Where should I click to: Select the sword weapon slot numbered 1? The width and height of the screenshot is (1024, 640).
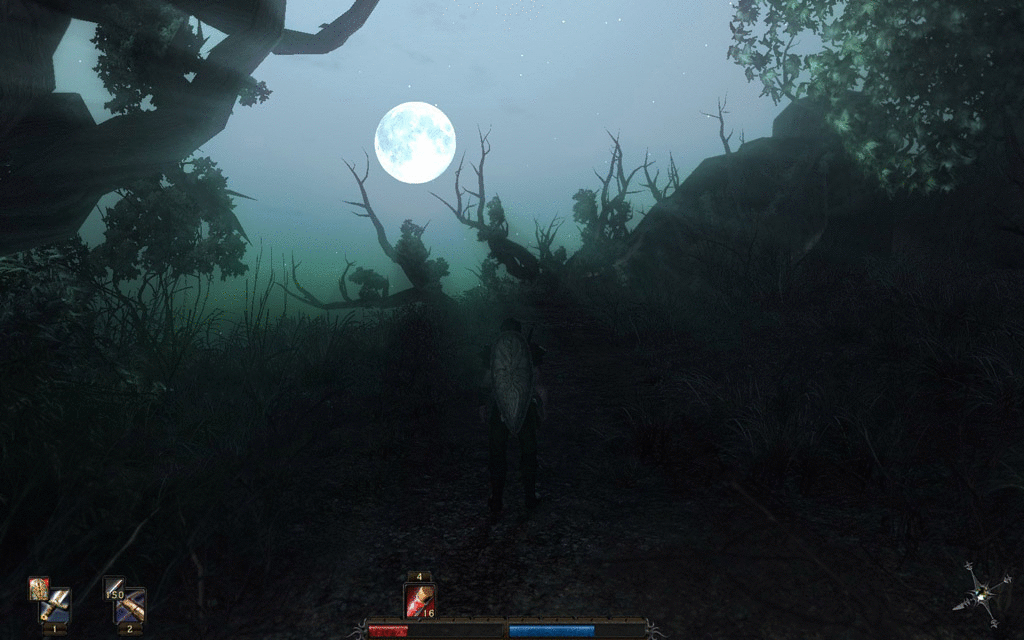coord(58,606)
